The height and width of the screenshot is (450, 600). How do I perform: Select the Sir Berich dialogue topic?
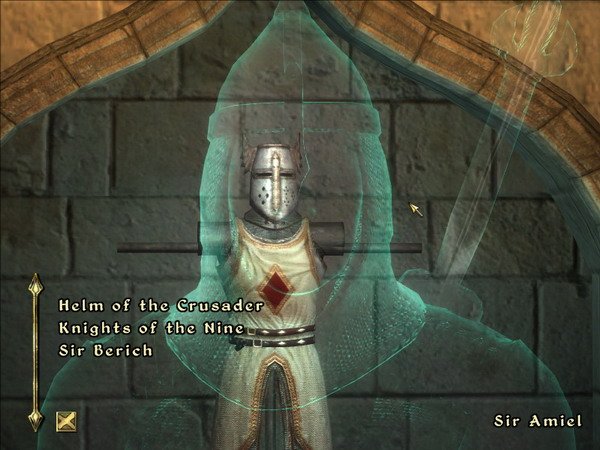point(105,351)
